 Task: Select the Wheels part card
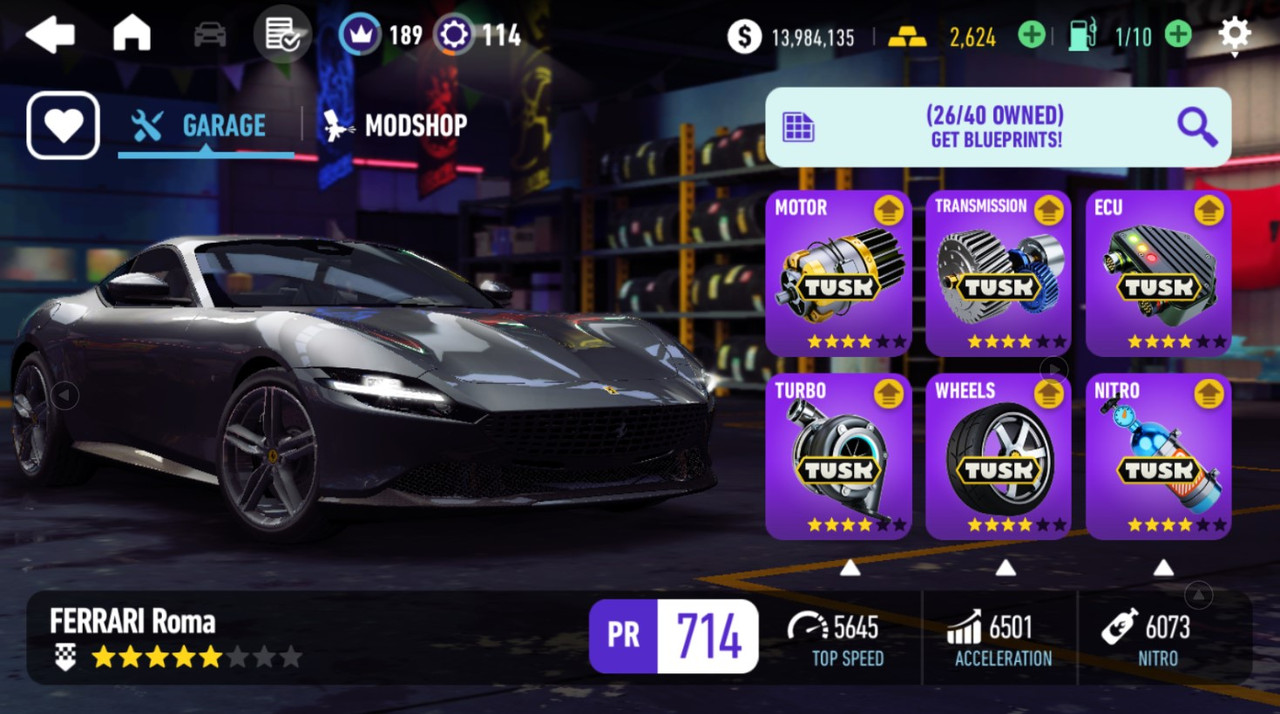998,456
